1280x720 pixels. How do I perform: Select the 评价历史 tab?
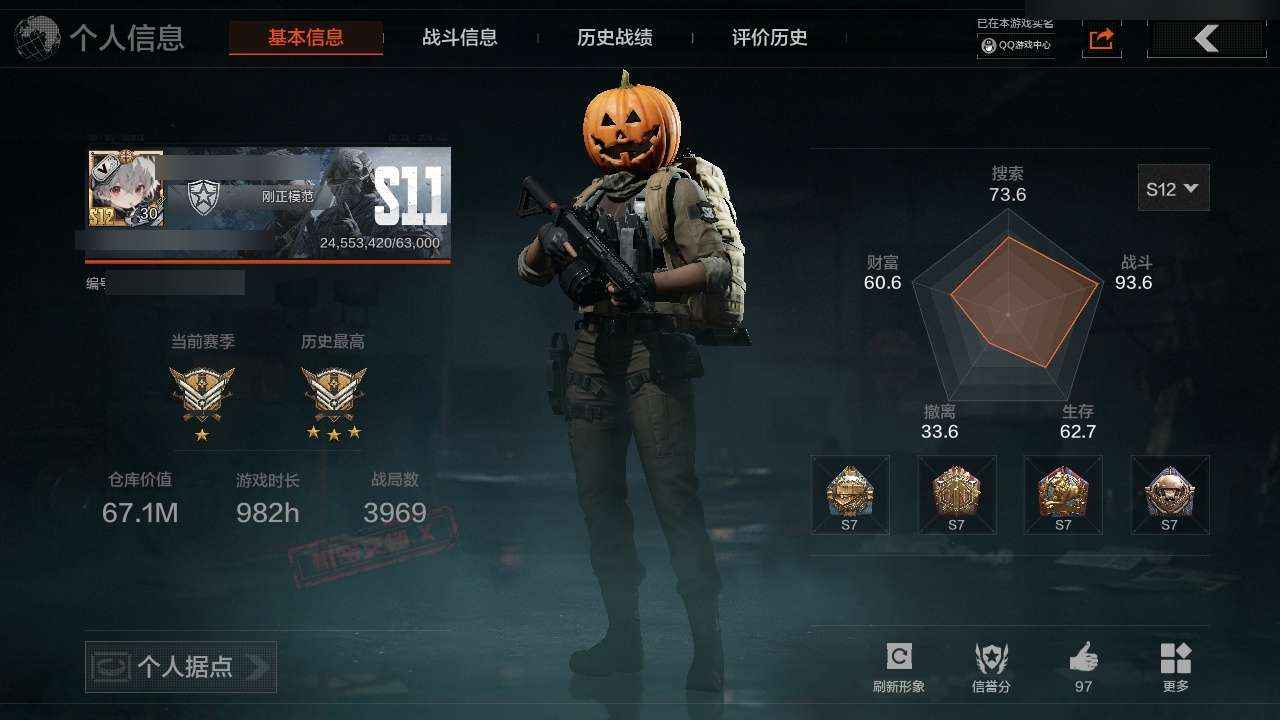pyautogui.click(x=770, y=38)
